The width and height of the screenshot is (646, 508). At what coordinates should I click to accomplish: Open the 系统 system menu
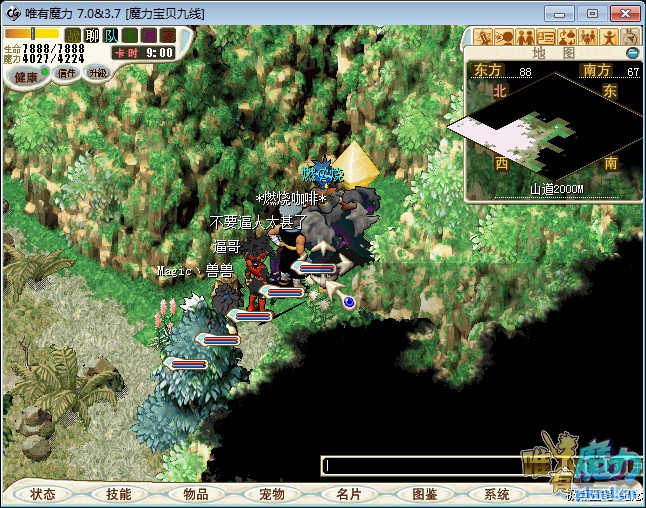pyautogui.click(x=497, y=494)
